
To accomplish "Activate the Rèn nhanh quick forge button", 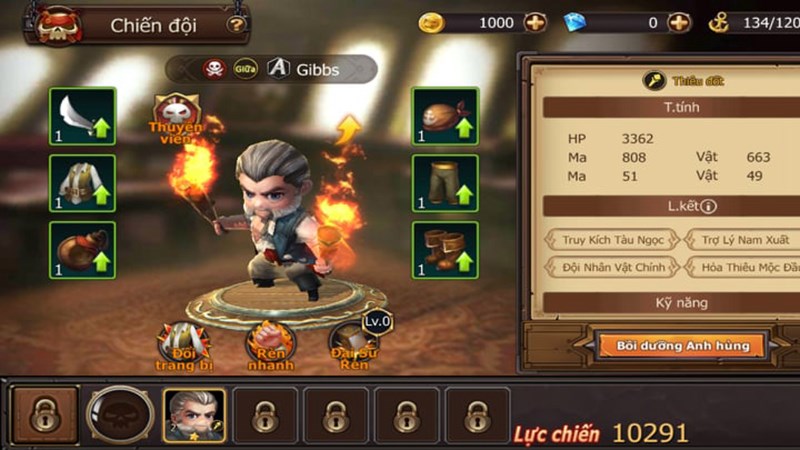I will click(x=271, y=346).
